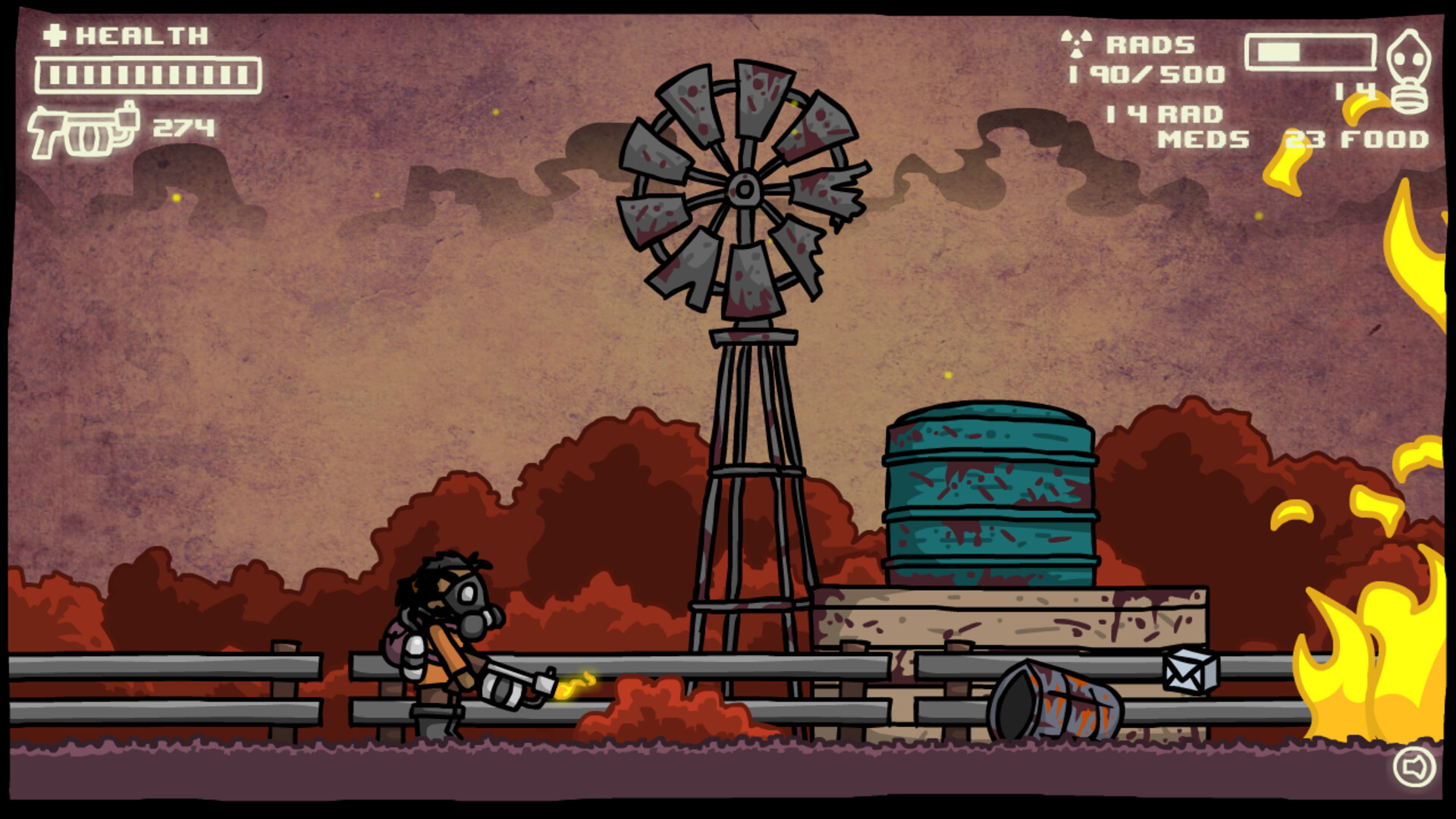Click the radiation hazard symbol near RADS

[1075, 44]
